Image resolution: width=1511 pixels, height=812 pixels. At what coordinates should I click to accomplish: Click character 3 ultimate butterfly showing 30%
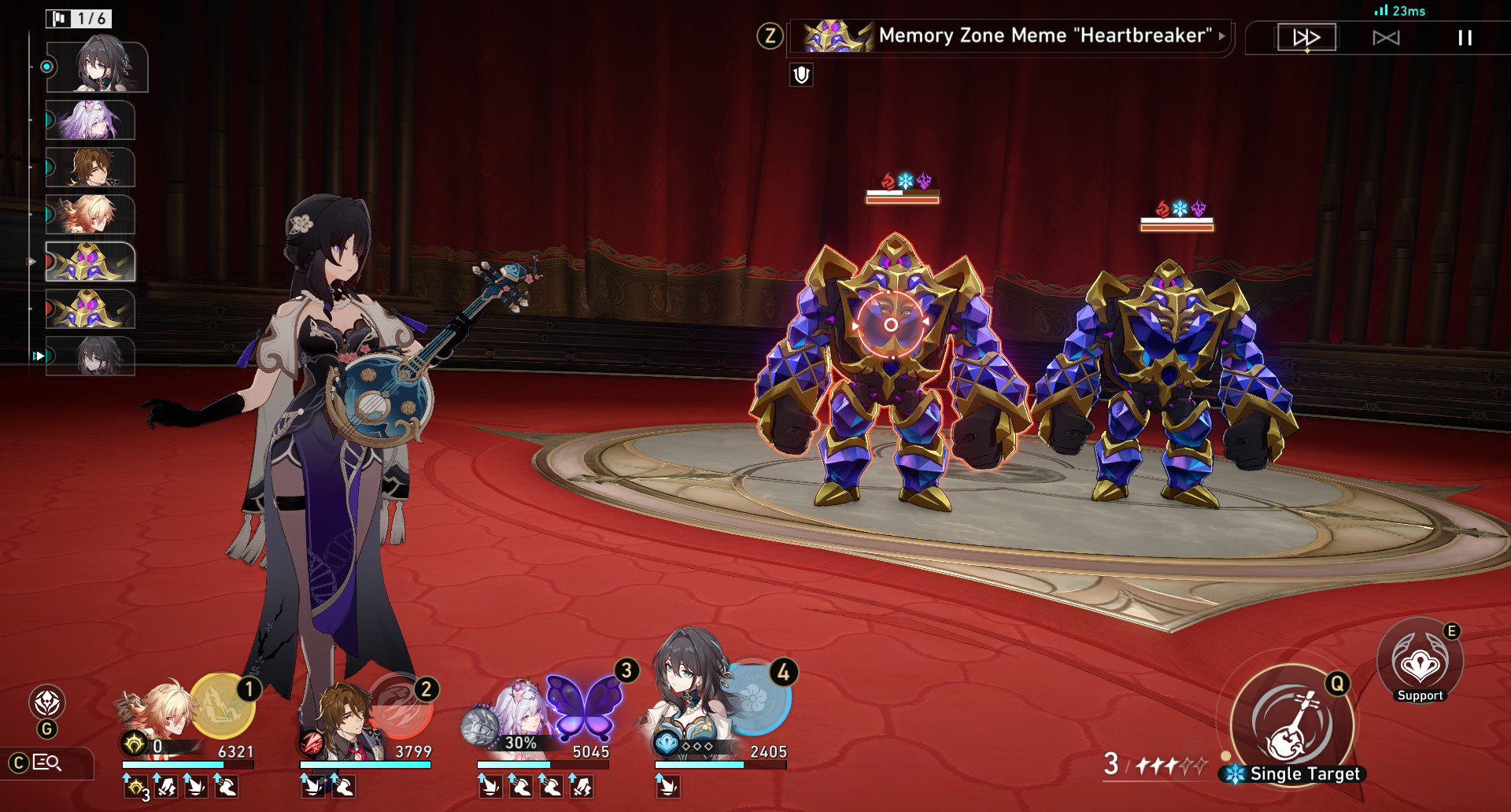pyautogui.click(x=584, y=707)
